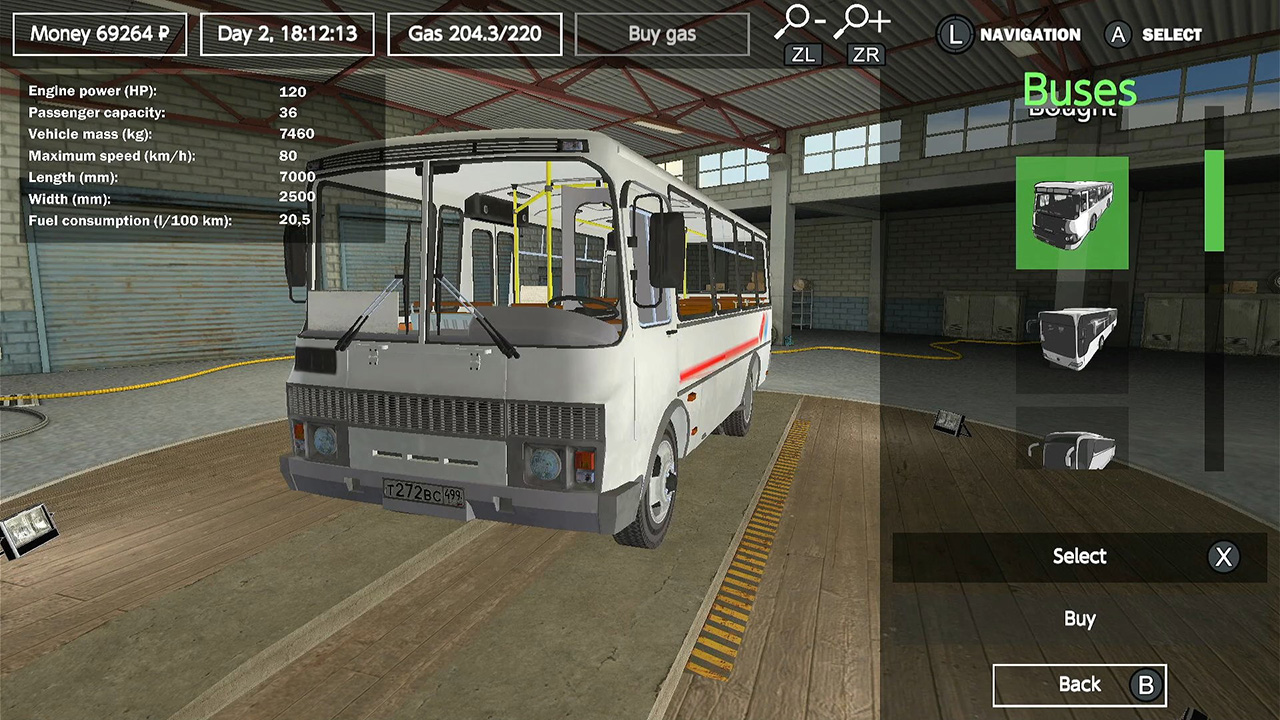Click the Buses heading
The height and width of the screenshot is (720, 1280).
[1080, 91]
